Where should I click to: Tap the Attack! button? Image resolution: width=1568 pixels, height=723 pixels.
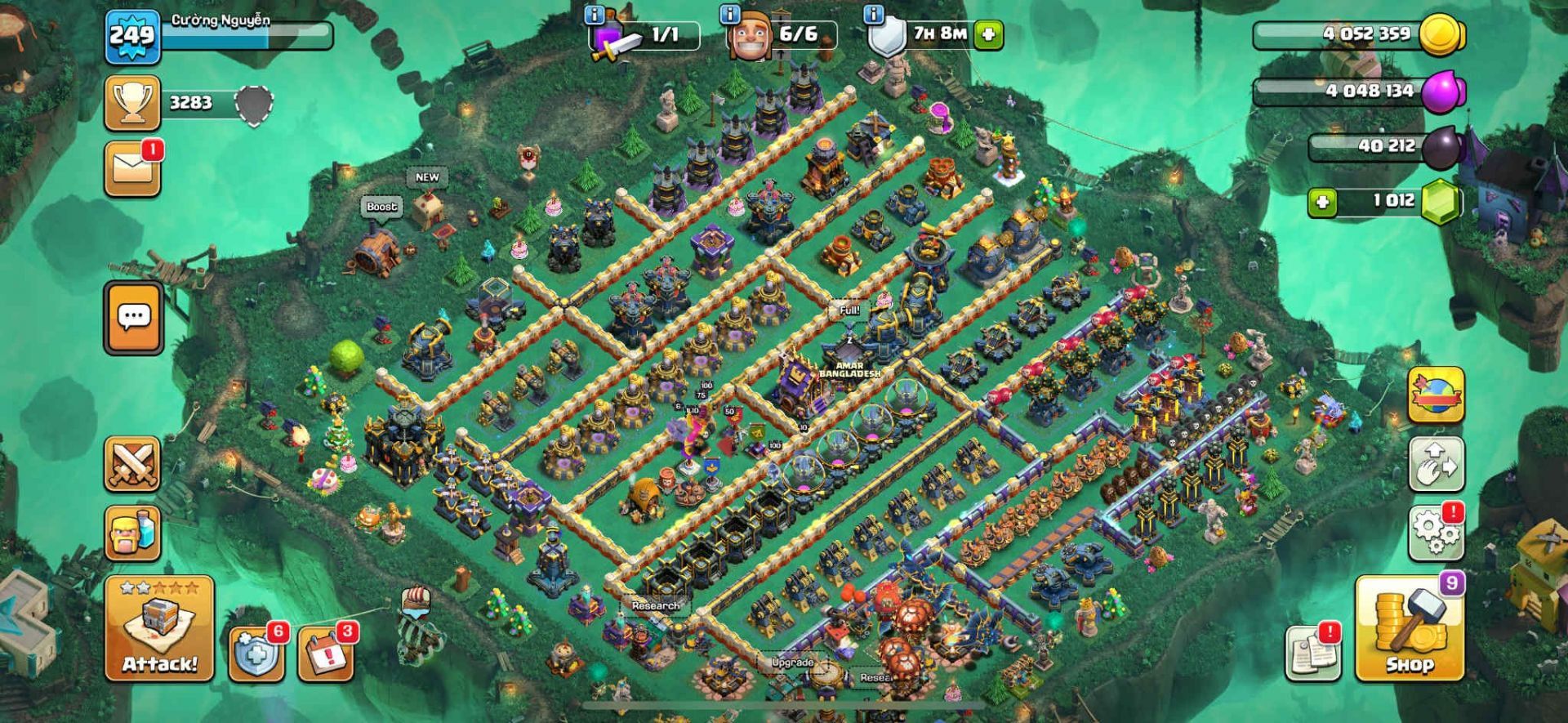point(159,628)
